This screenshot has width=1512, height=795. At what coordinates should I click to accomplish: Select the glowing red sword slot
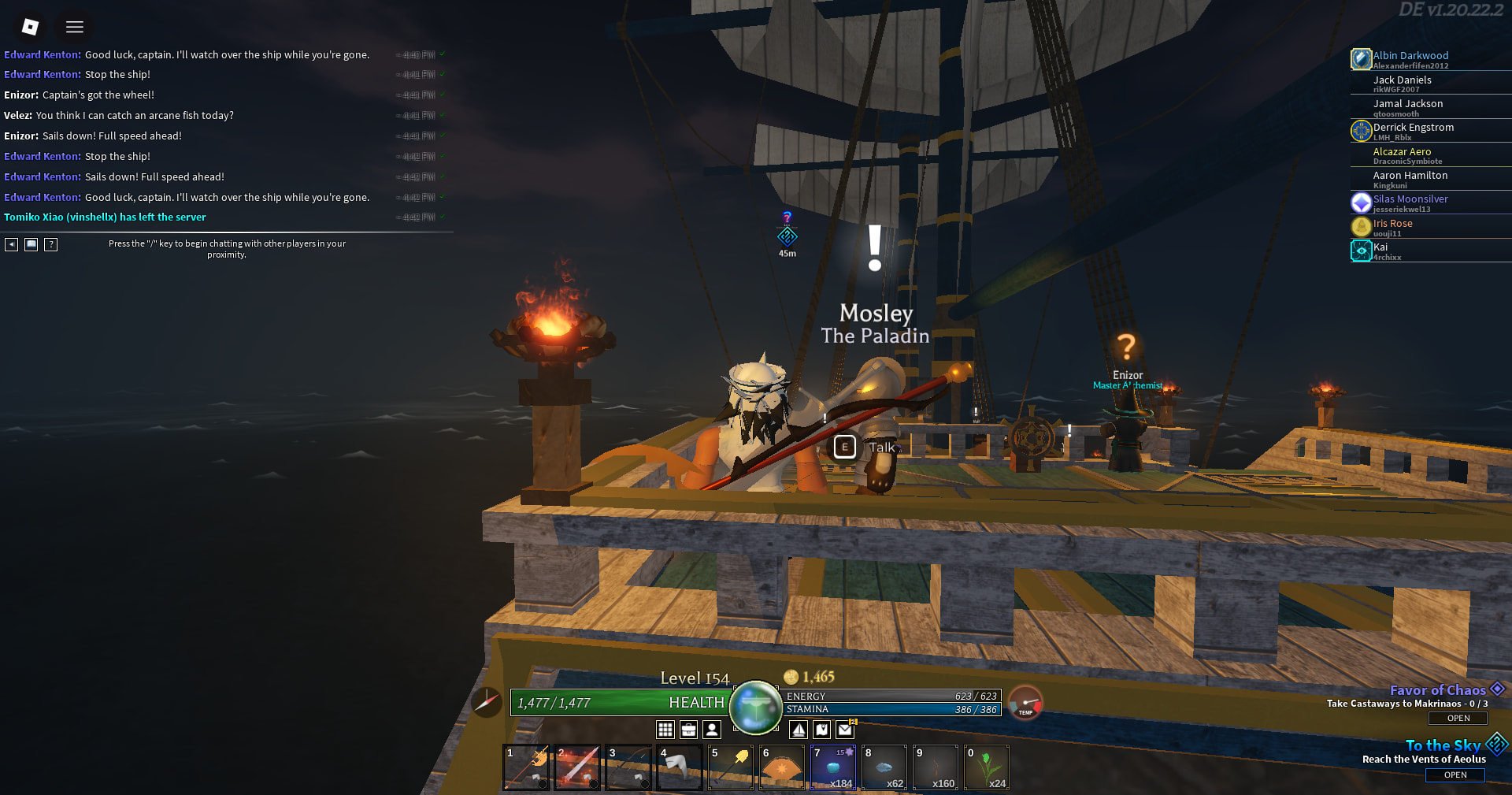(577, 767)
